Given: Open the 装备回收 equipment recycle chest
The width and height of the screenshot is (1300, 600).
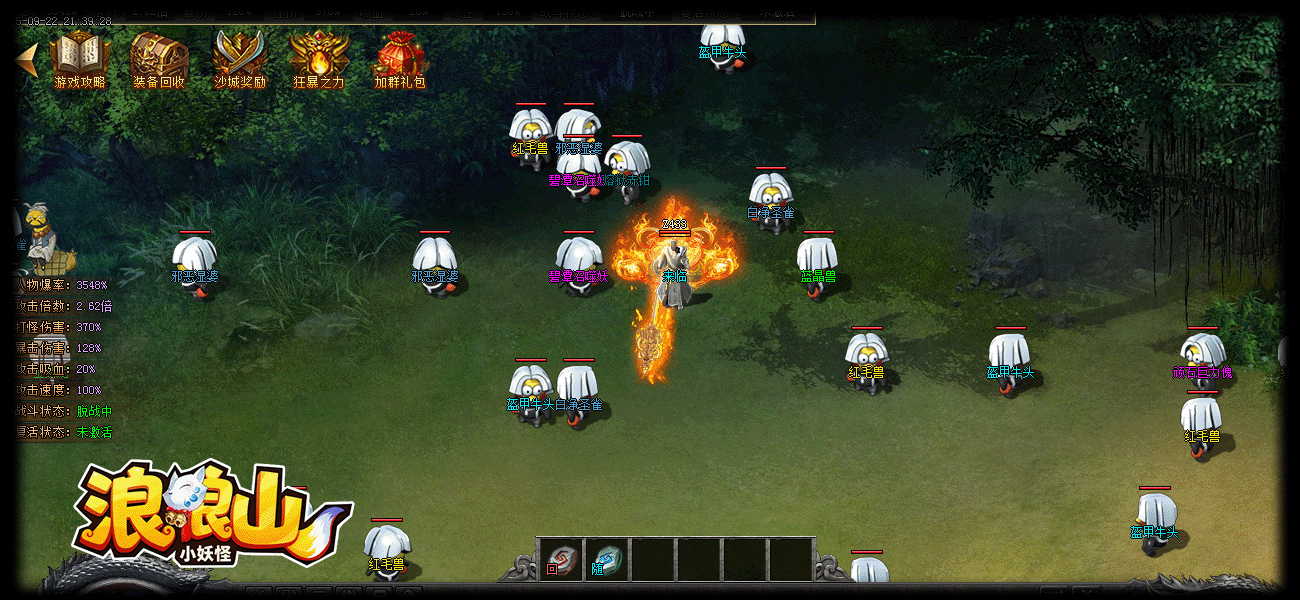Looking at the screenshot, I should click(159, 58).
